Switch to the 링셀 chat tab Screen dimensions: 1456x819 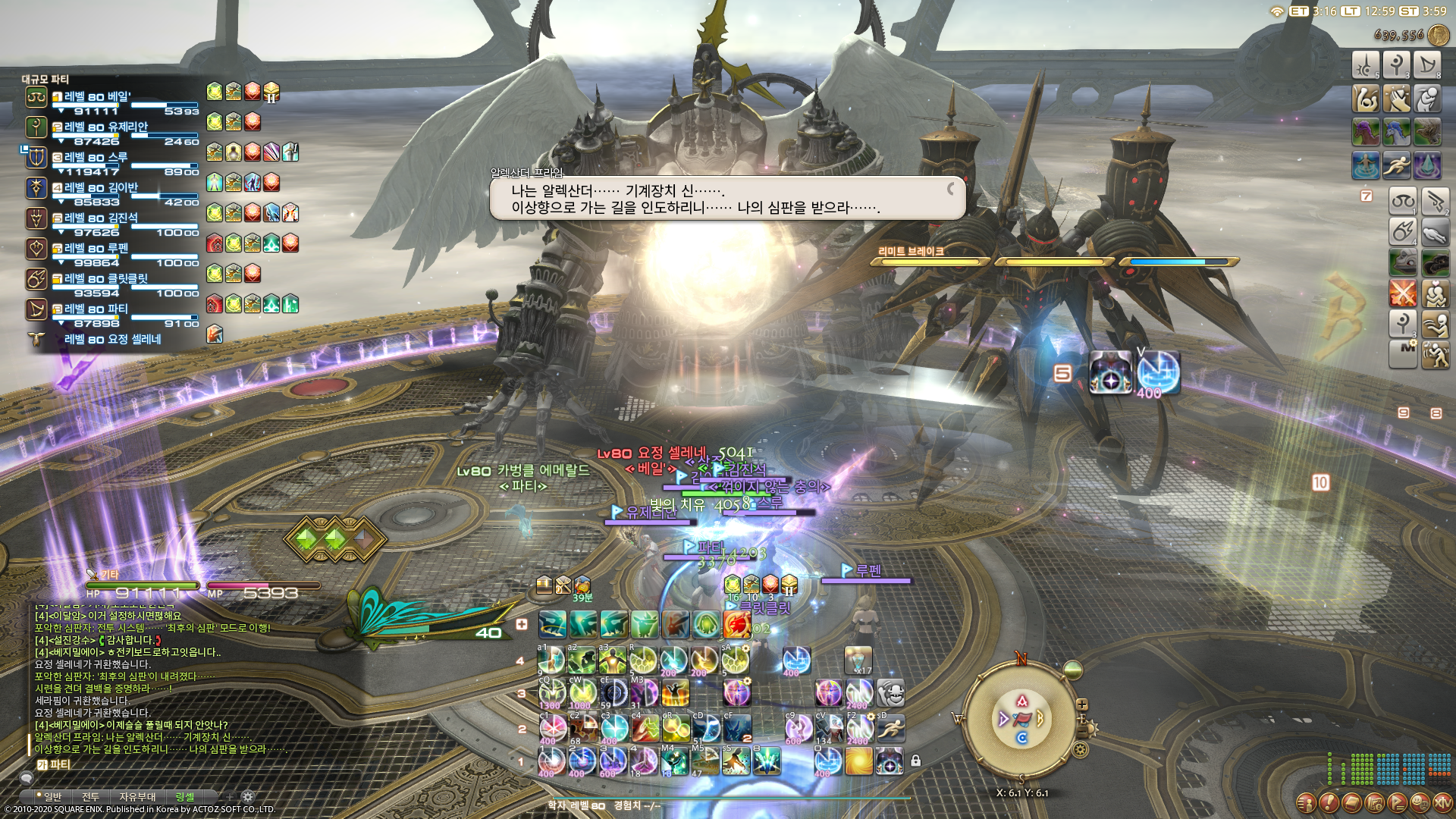coord(185,796)
